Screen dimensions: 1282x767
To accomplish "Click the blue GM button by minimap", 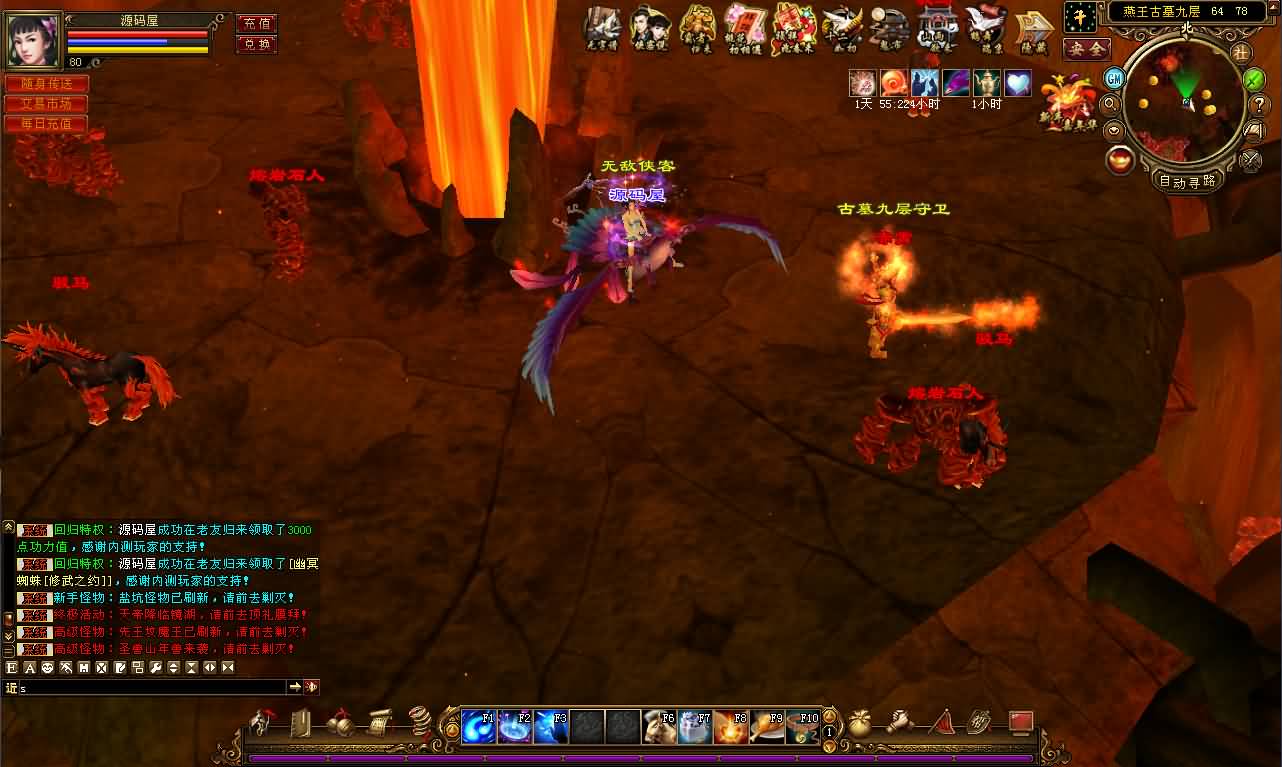I will point(1114,78).
